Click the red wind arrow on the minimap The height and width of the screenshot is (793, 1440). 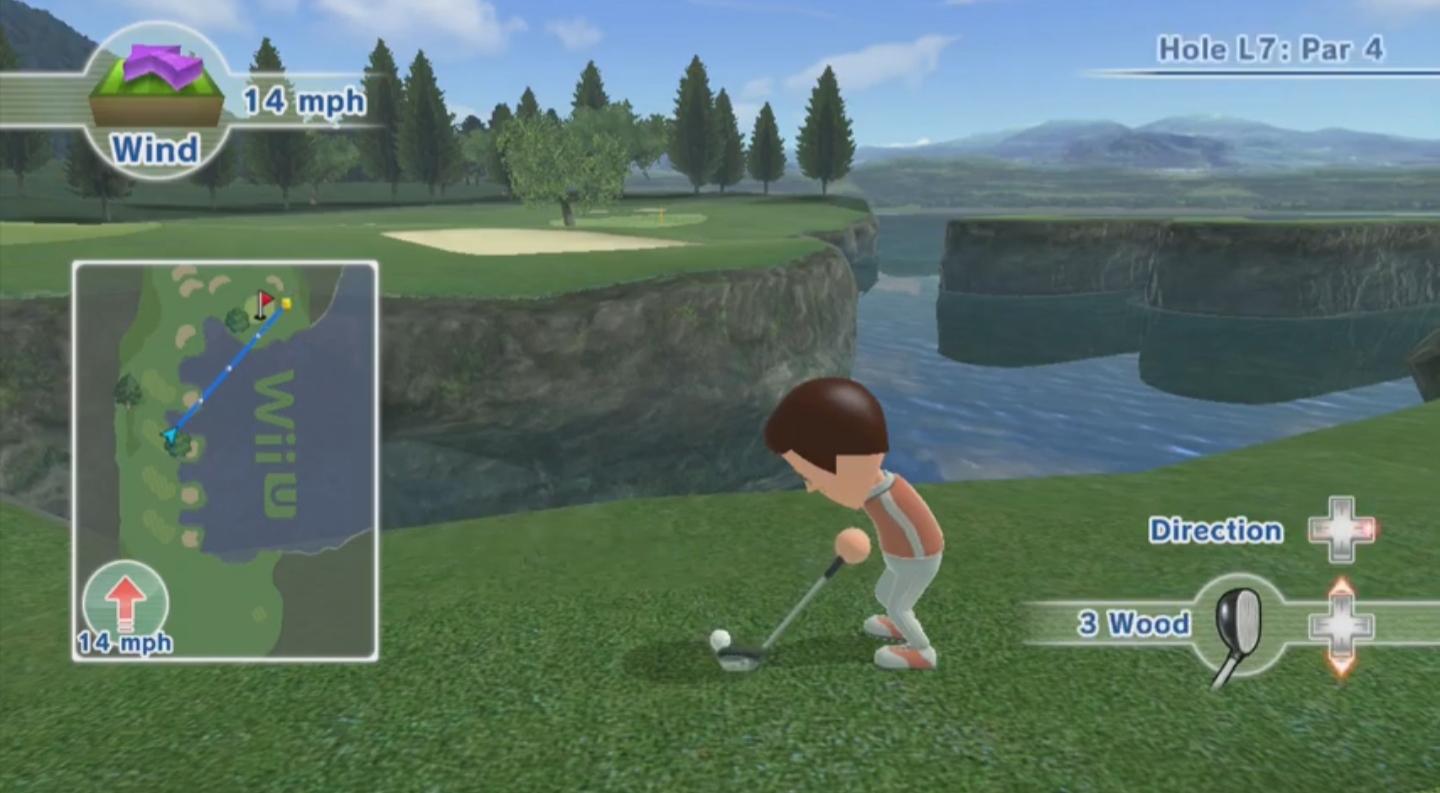pos(125,601)
